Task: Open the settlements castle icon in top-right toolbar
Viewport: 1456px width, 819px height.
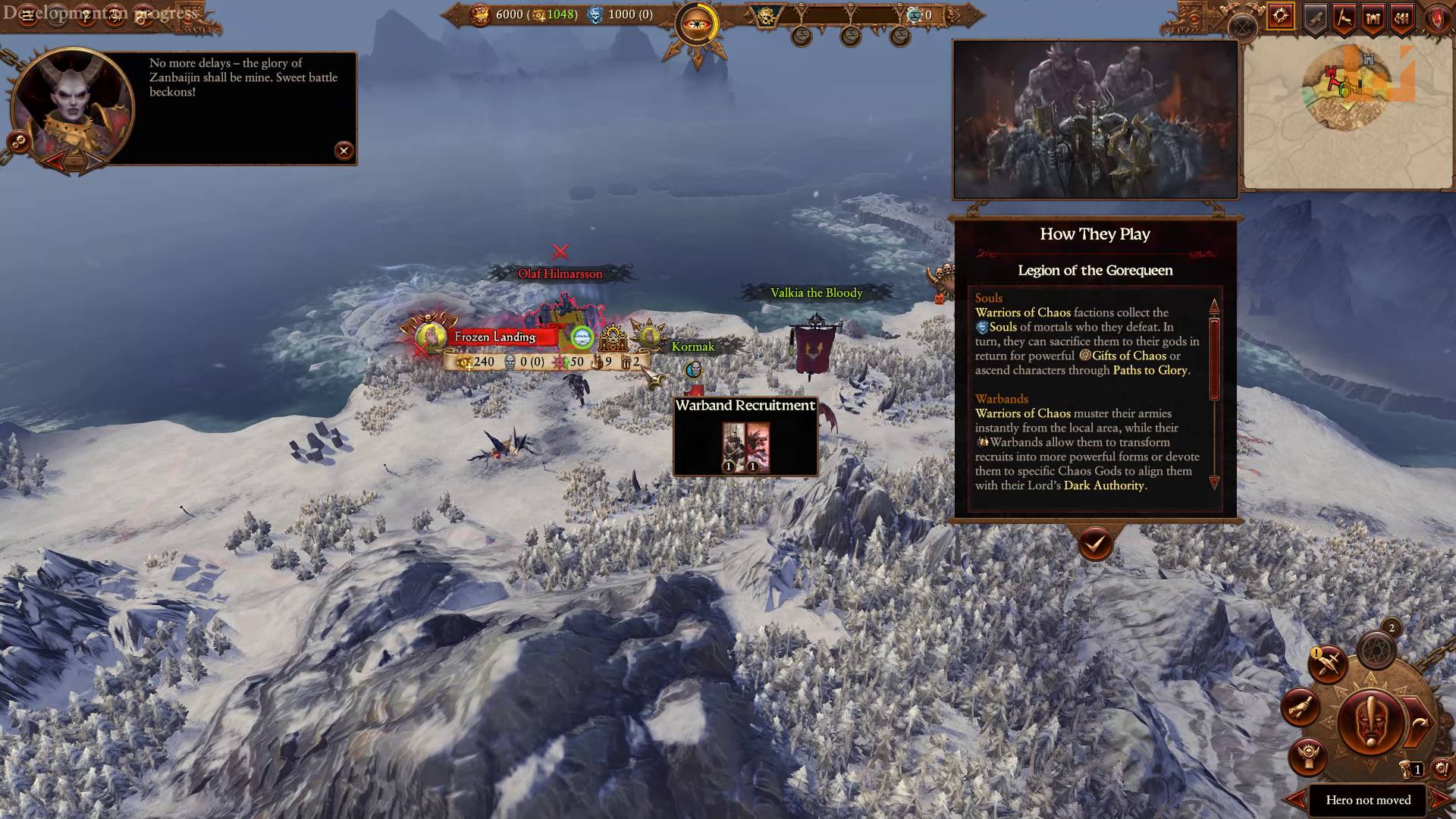Action: click(x=1373, y=19)
